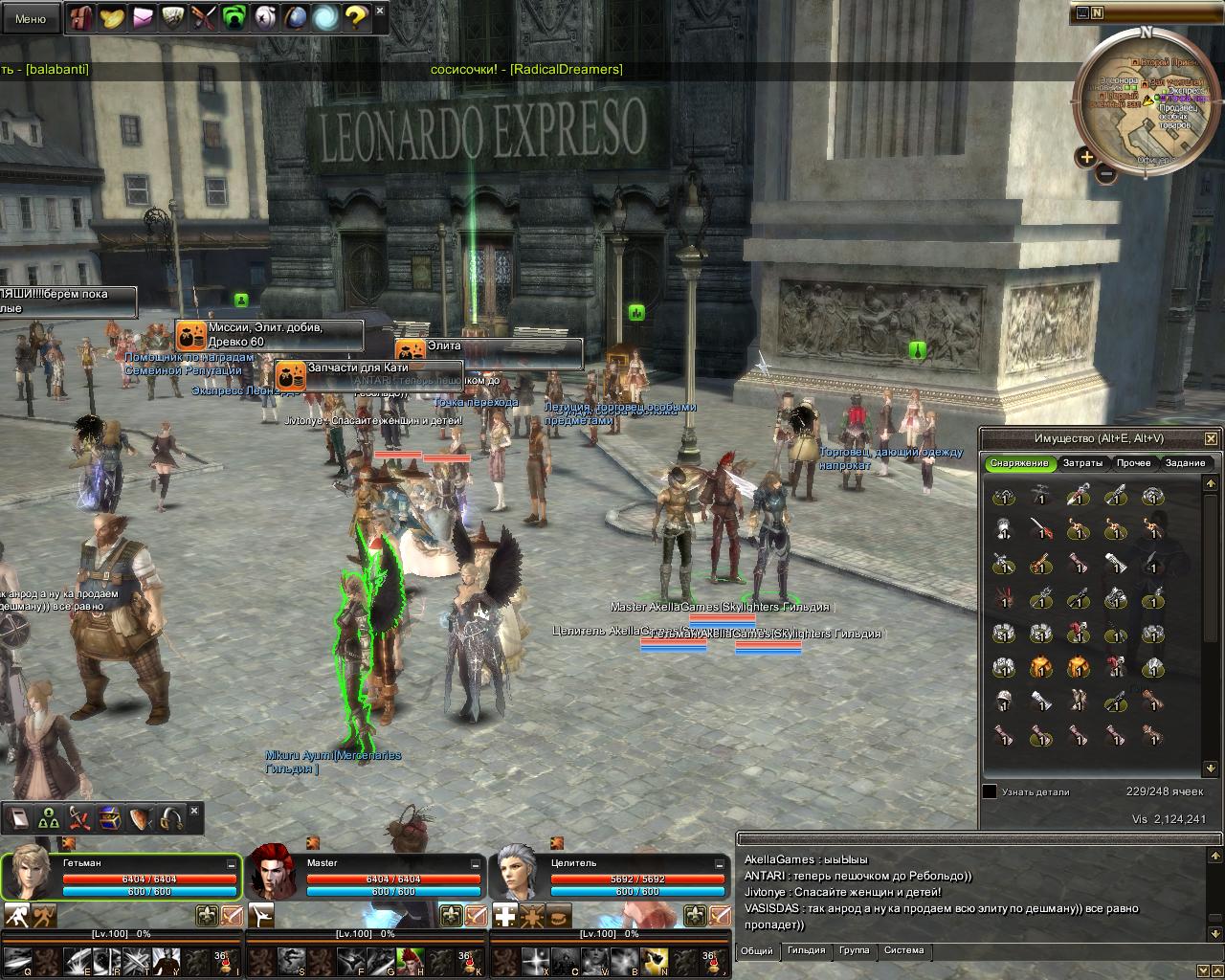The image size is (1225, 980).
Task: Switch chat to the Система tab
Action: [x=903, y=950]
